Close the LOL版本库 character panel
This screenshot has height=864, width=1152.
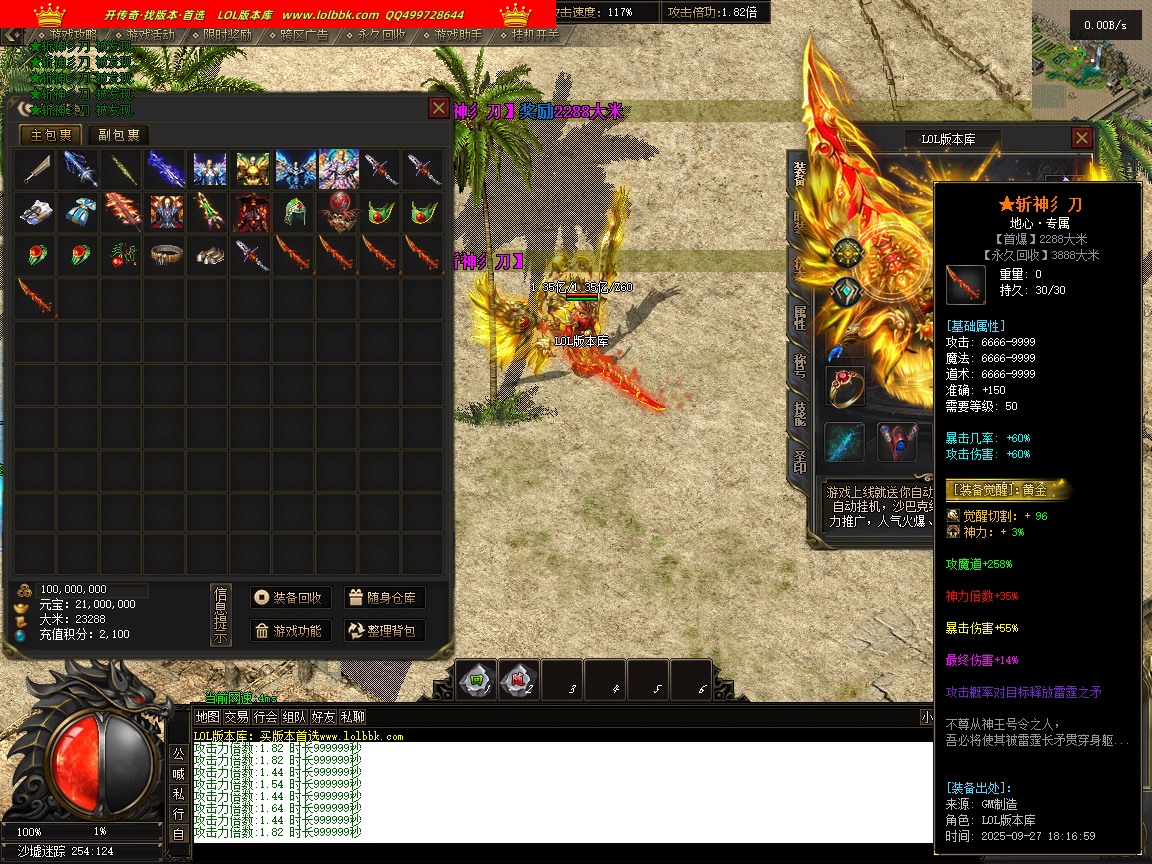[1081, 138]
